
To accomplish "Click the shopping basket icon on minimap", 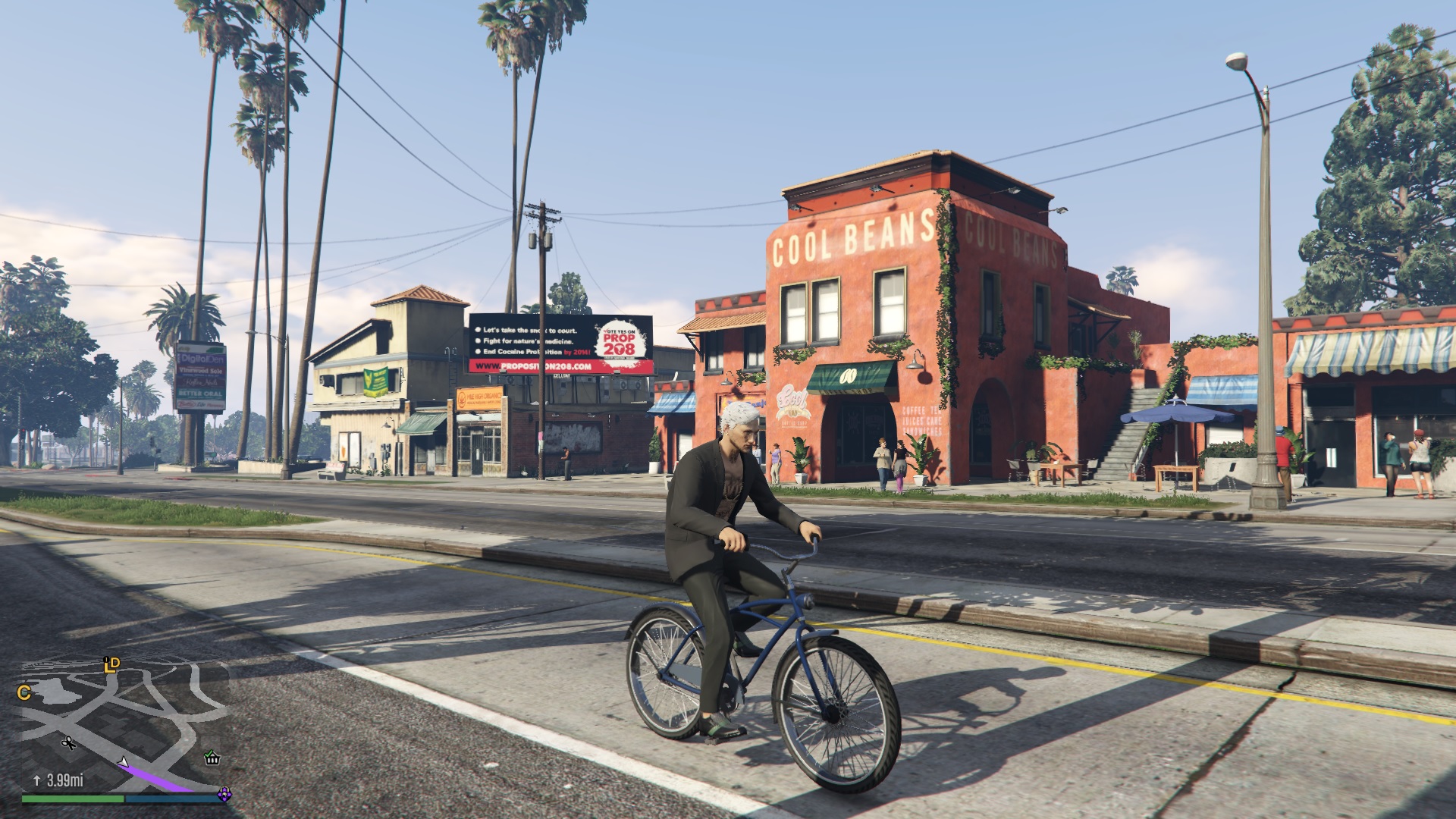I will pyautogui.click(x=212, y=761).
